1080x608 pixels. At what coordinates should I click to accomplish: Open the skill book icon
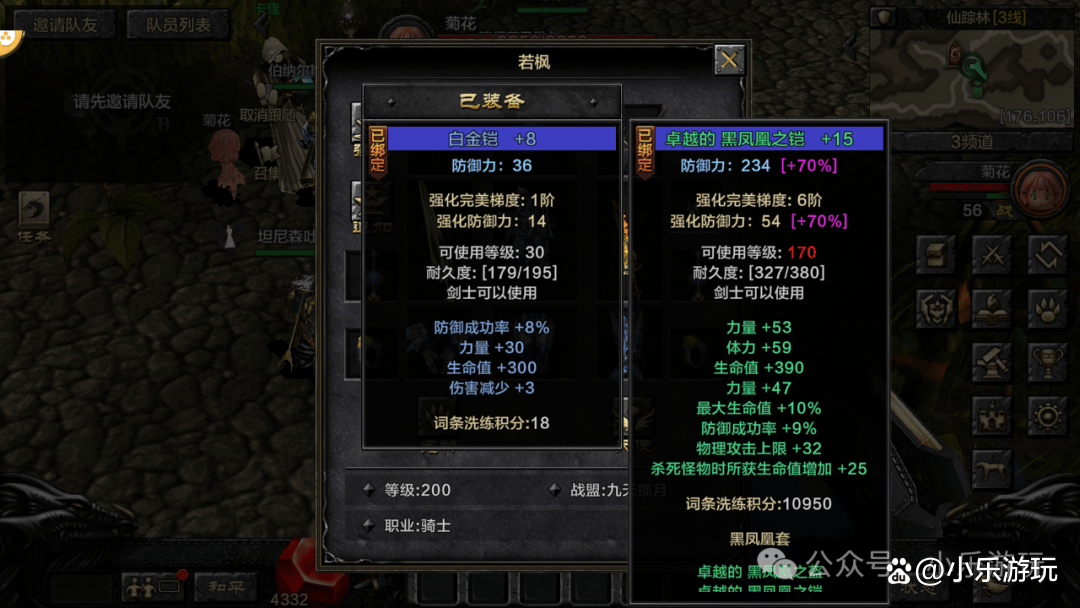point(992,308)
